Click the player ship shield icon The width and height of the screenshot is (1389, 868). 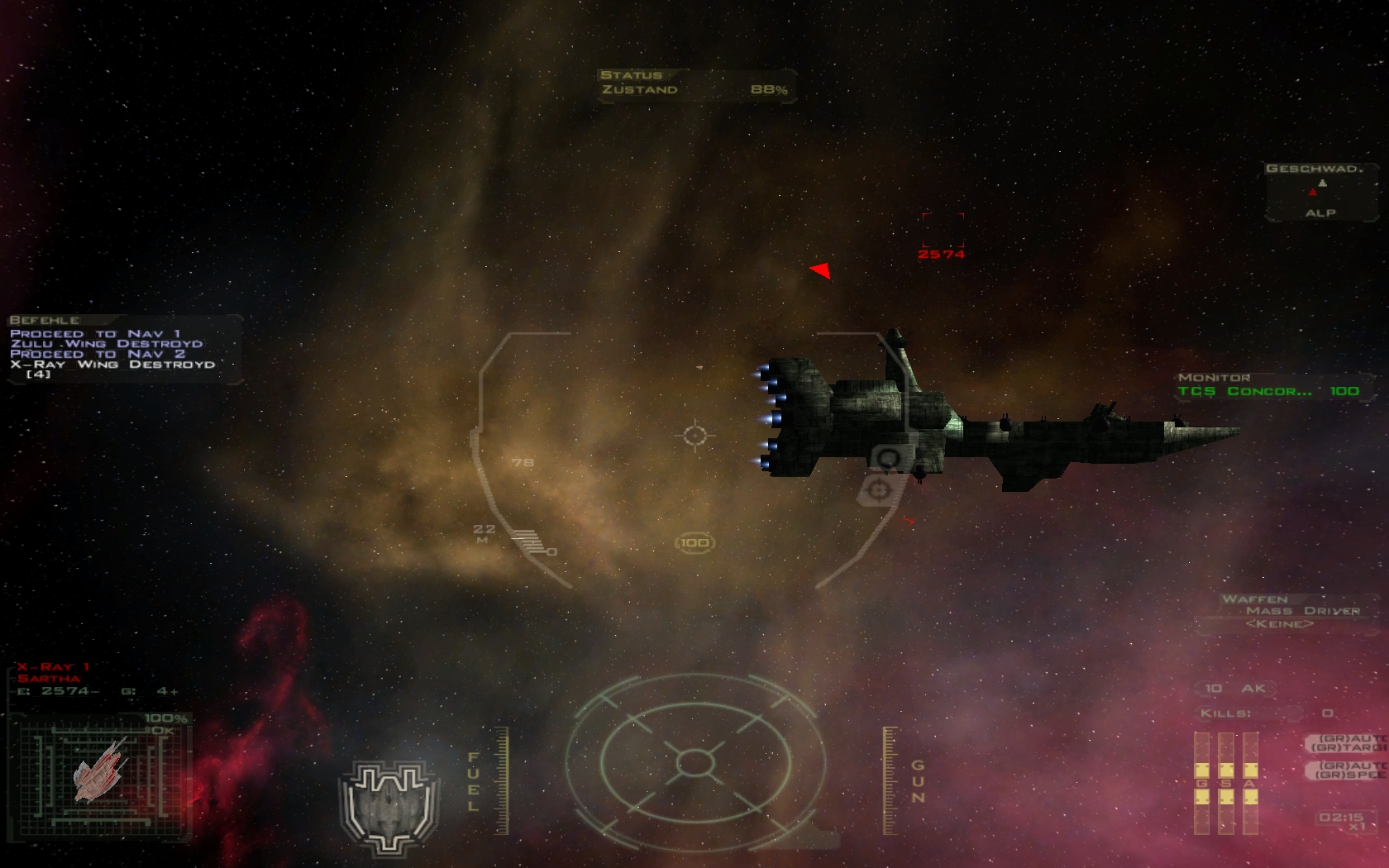[x=389, y=806]
